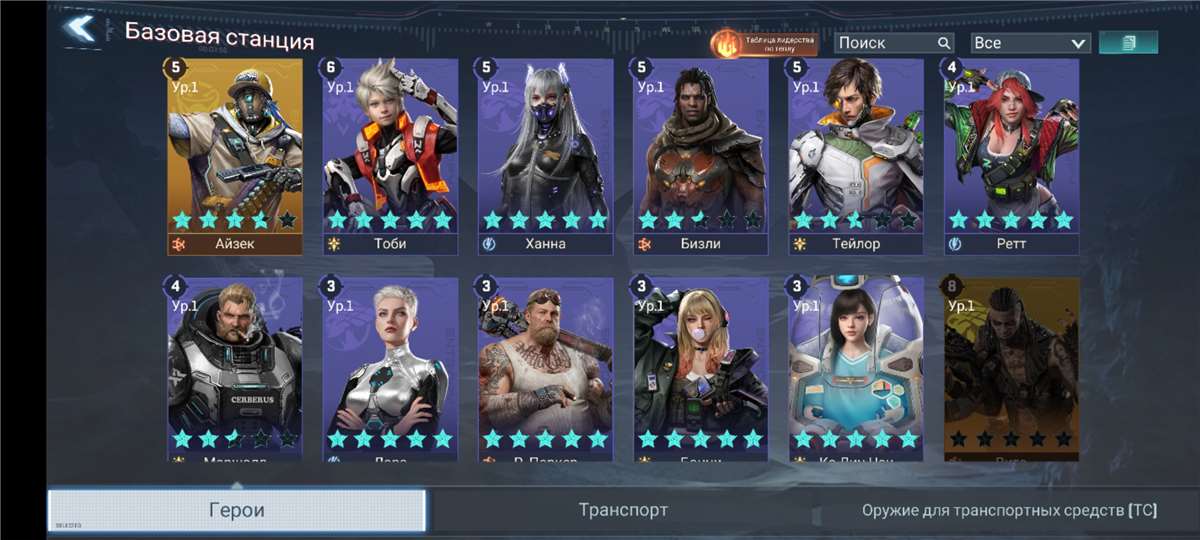1200x540 pixels.
Task: Select the Бизли hero card
Action: [700, 155]
